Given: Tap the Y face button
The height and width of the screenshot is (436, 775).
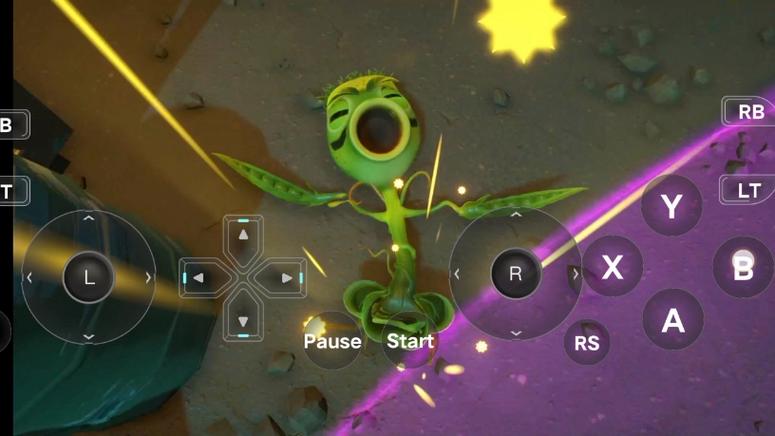Looking at the screenshot, I should 672,207.
